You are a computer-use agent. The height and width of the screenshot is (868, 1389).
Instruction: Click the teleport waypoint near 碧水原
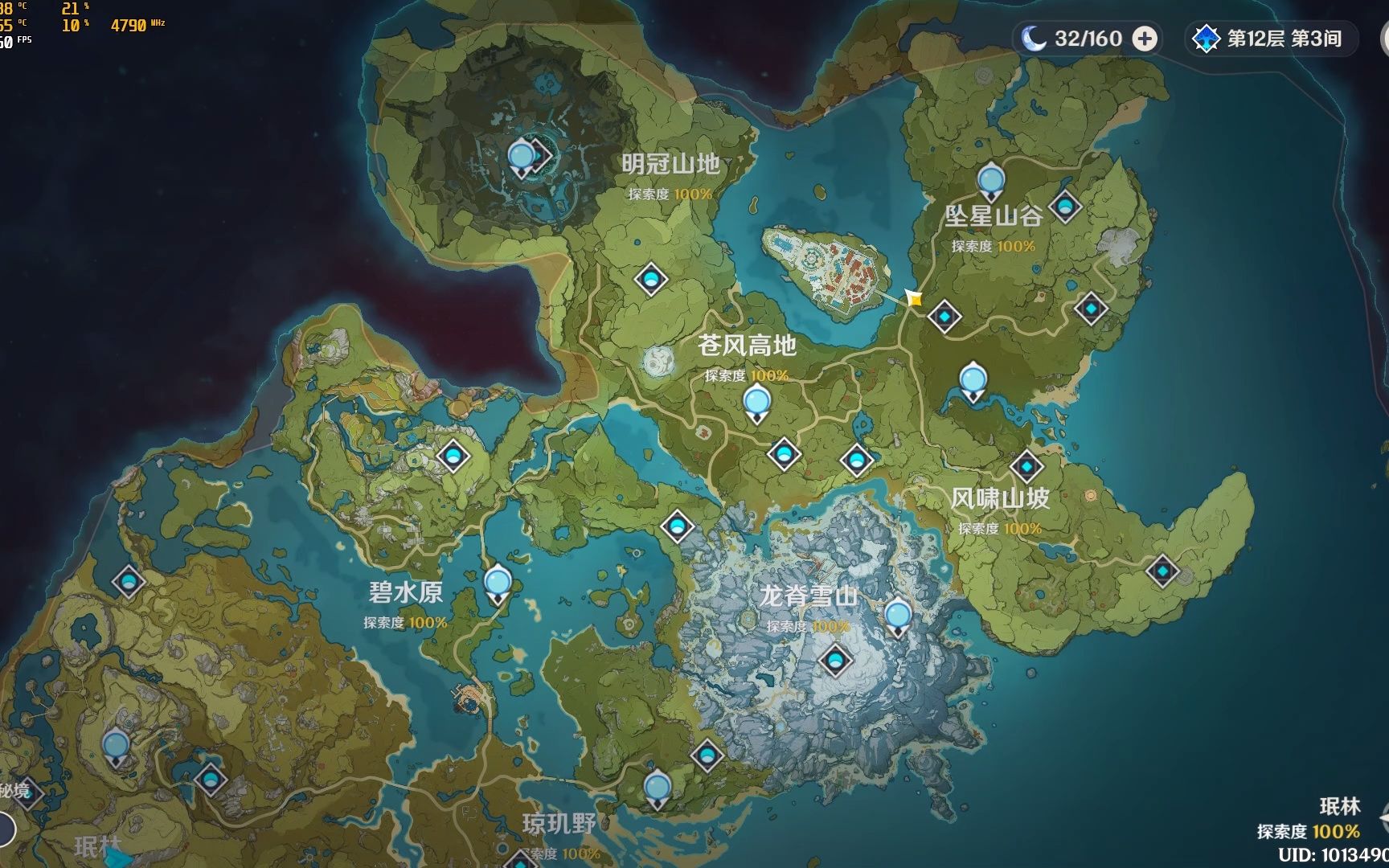coord(496,583)
